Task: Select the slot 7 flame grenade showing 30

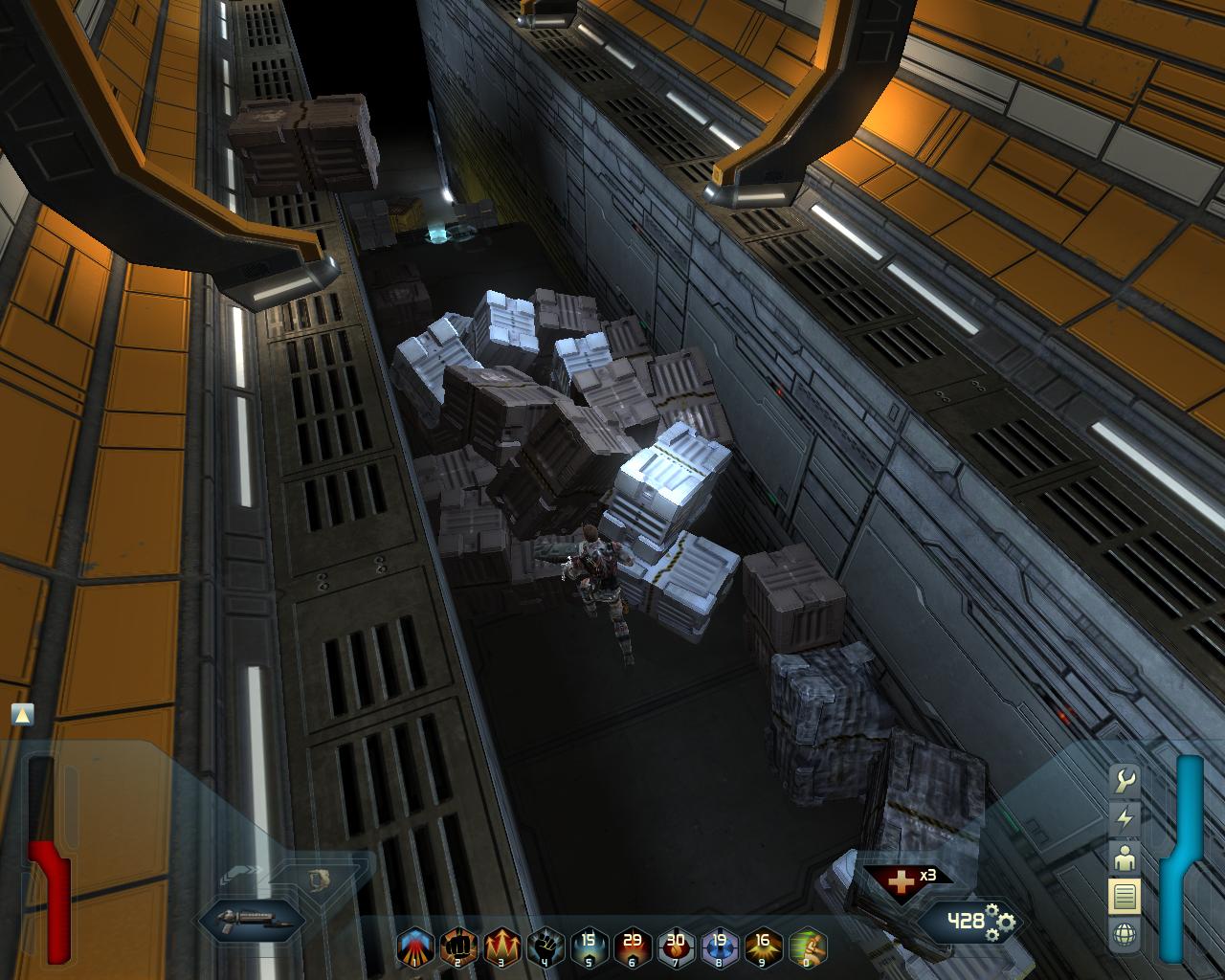Action: [677, 947]
